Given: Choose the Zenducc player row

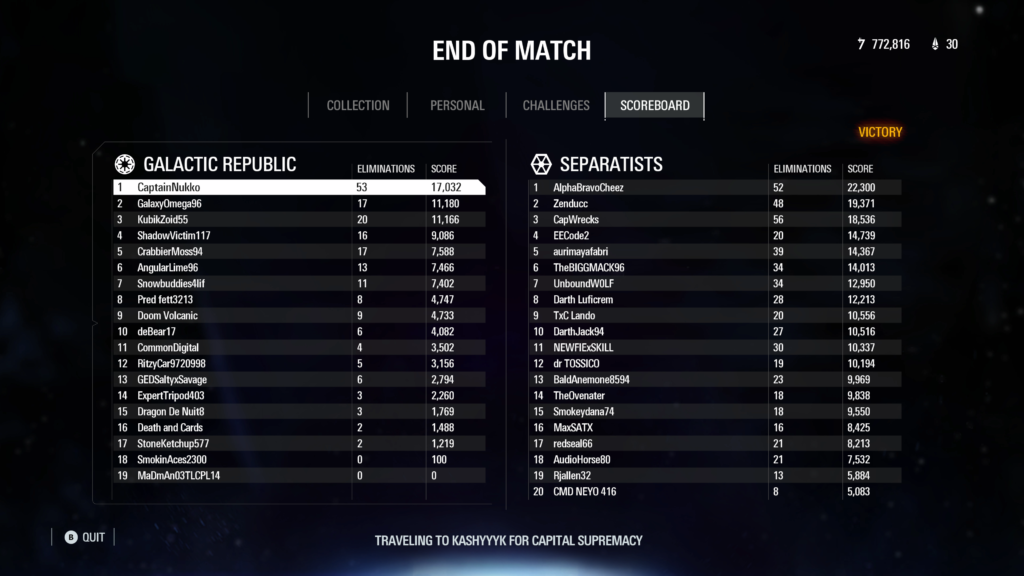Looking at the screenshot, I should [x=714, y=203].
